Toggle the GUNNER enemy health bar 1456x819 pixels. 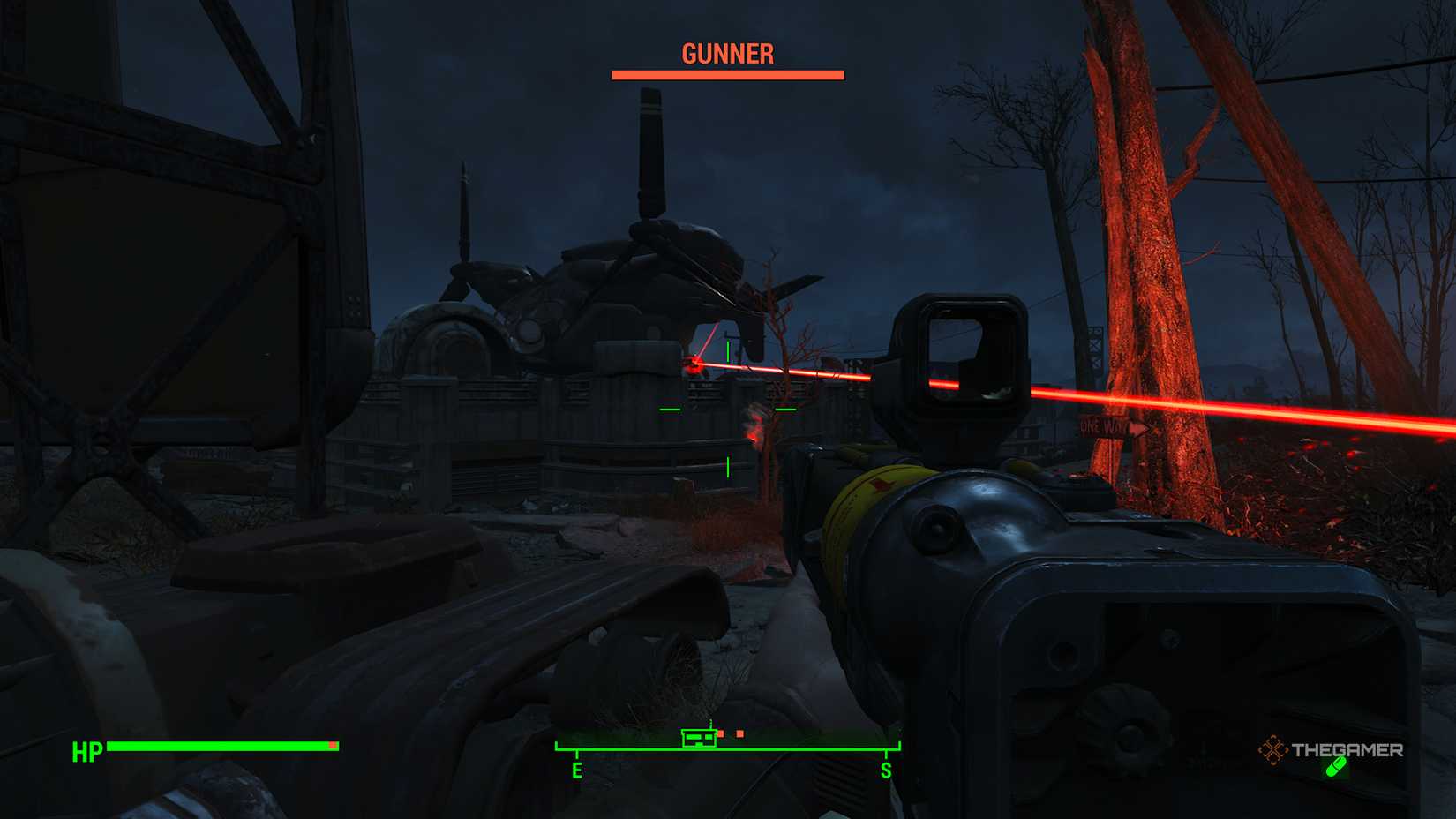point(726,74)
